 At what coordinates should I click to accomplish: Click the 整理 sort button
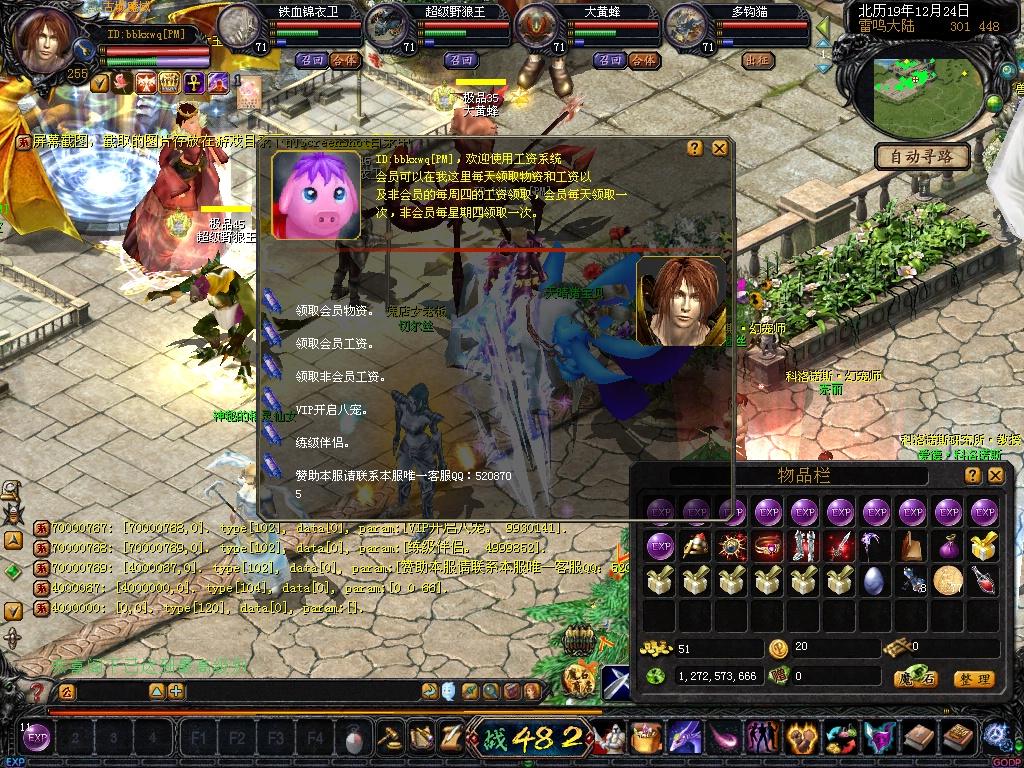[973, 679]
